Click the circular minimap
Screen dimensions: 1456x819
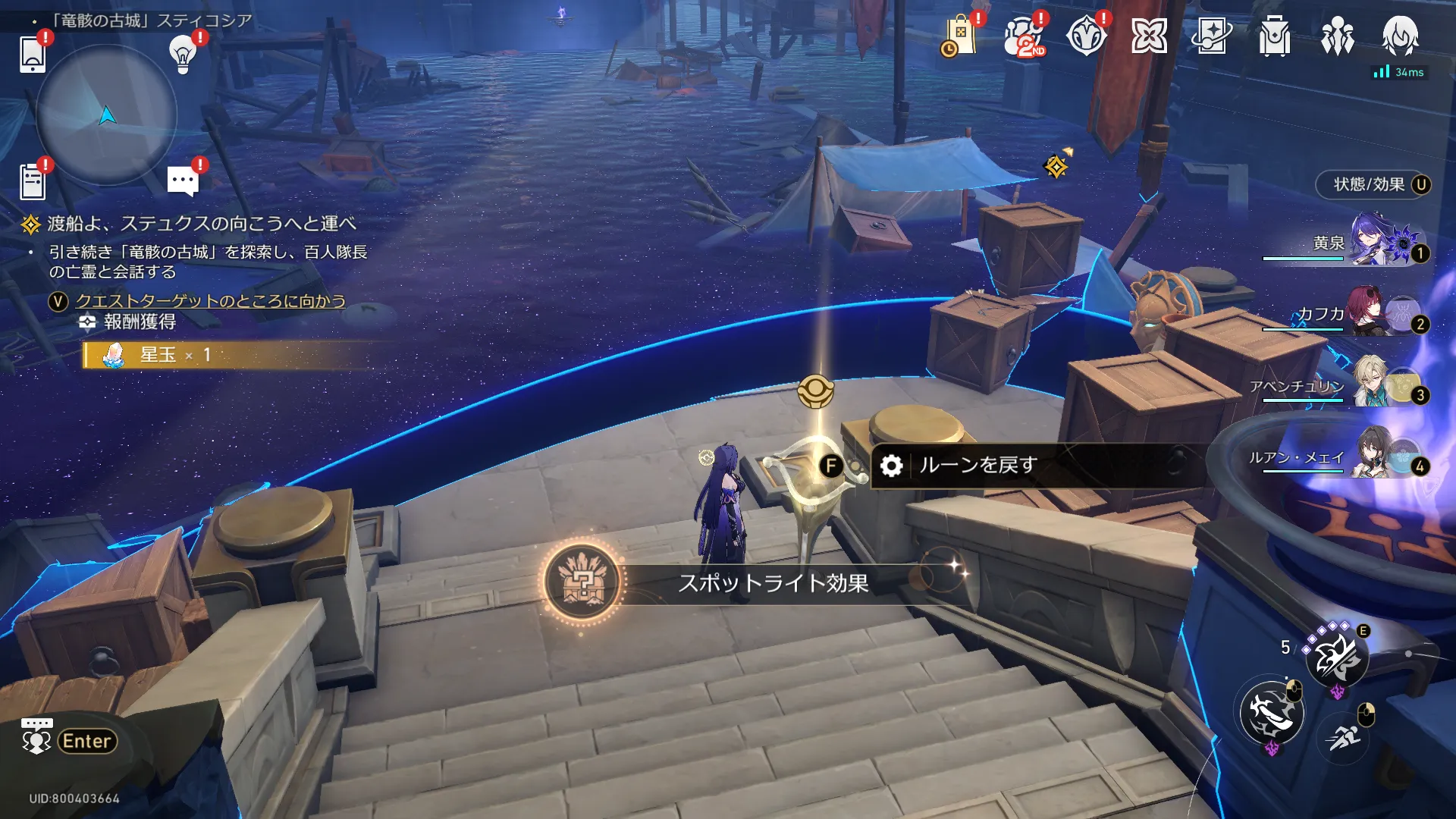tap(106, 115)
